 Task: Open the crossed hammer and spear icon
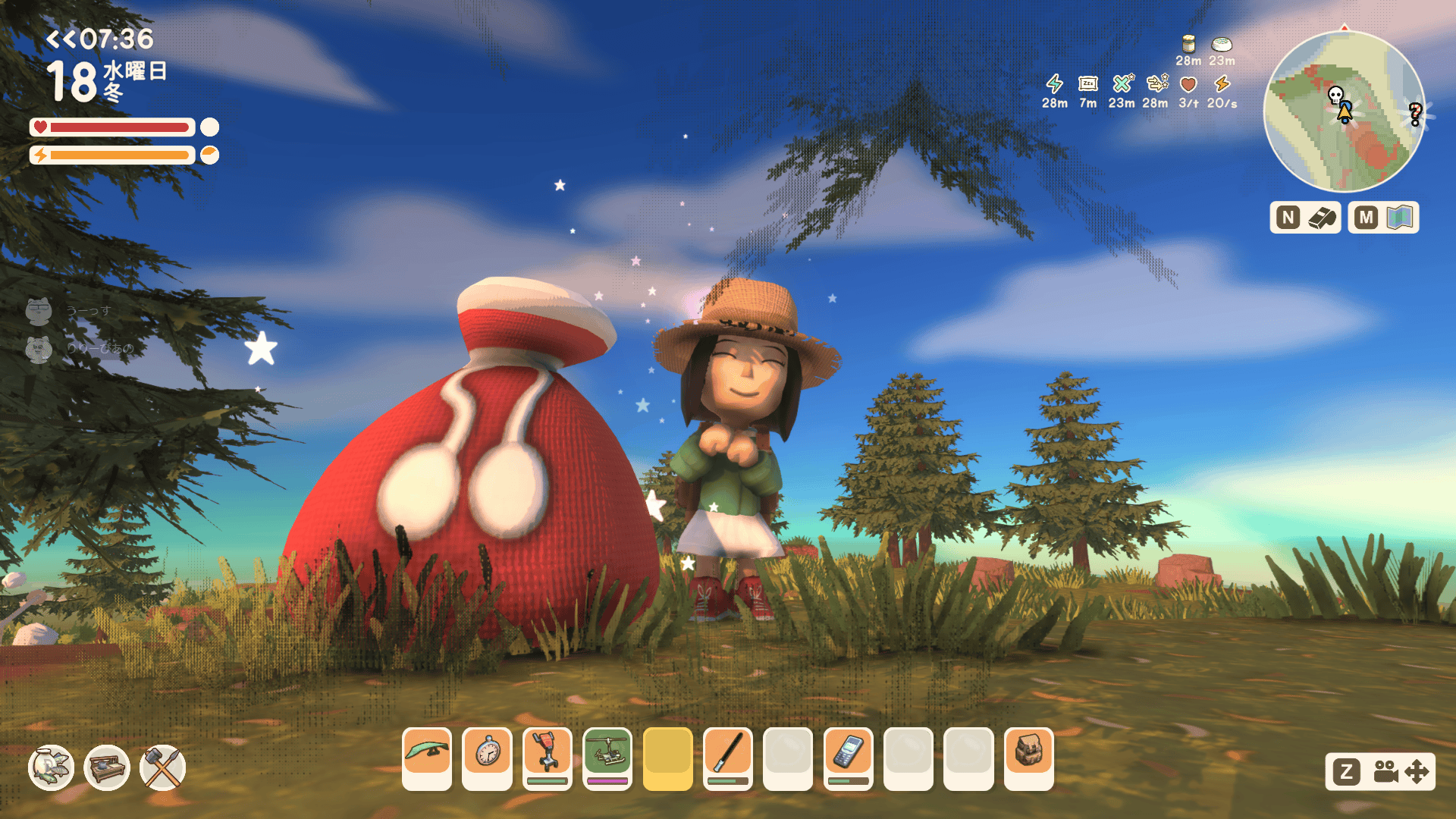163,767
